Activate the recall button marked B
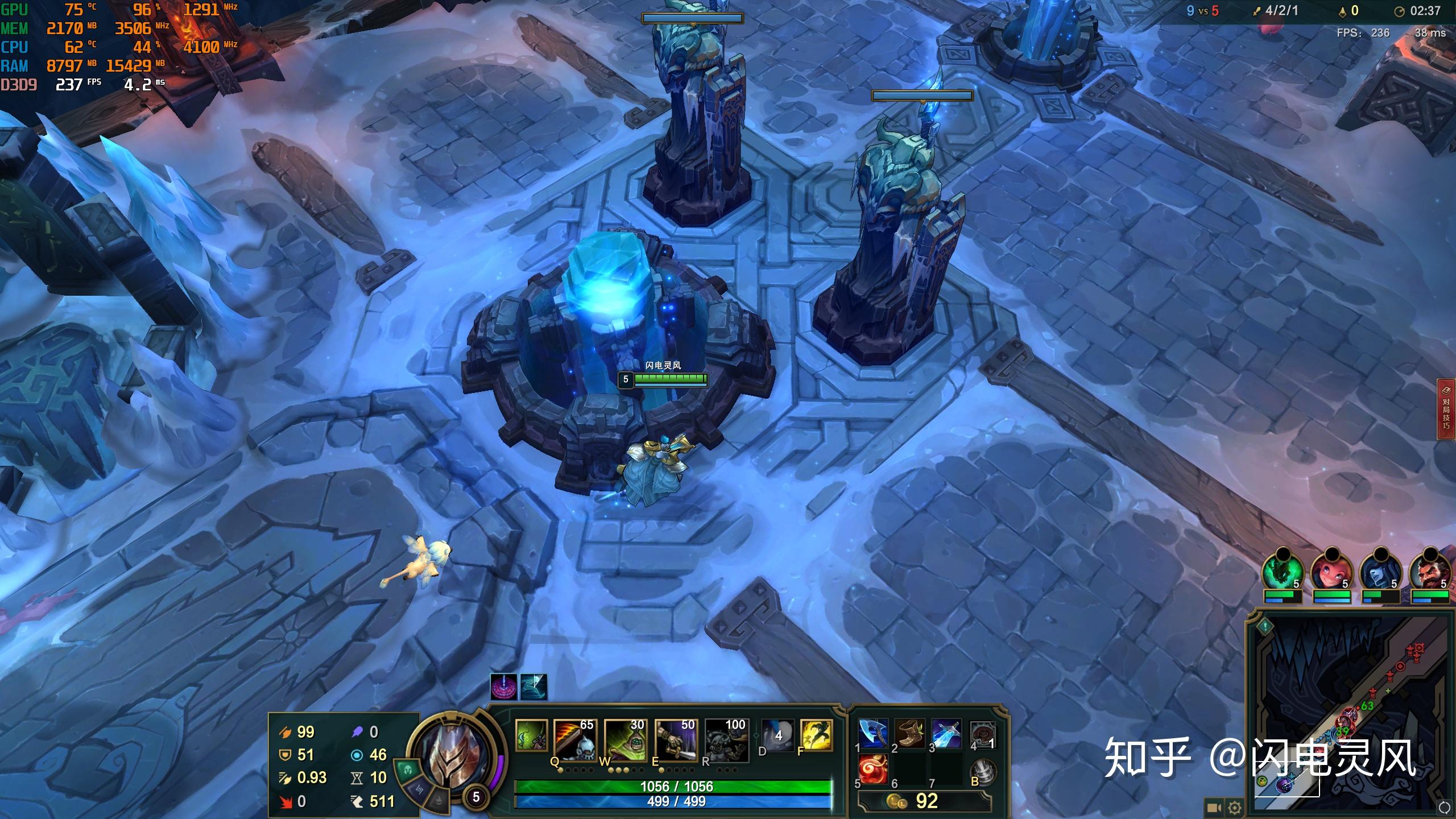 (983, 771)
